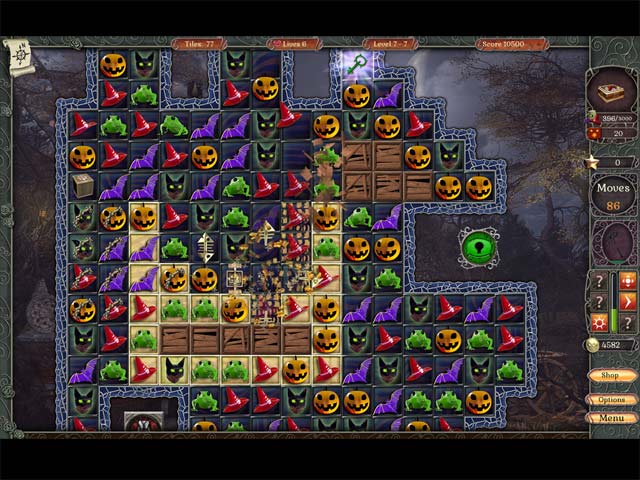Open the Options menu
640x480 pixels.
tap(611, 399)
